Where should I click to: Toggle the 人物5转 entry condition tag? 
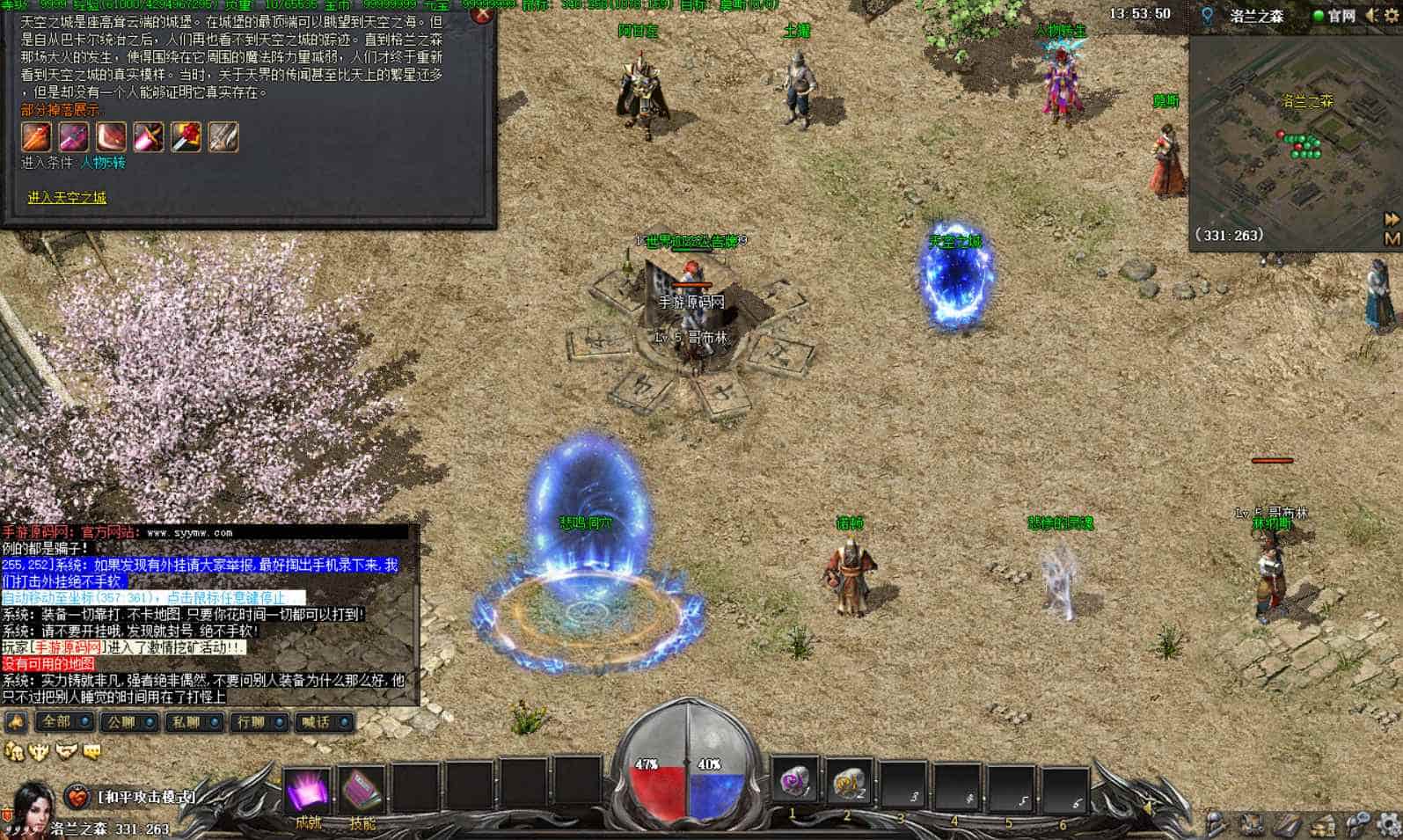click(x=104, y=163)
